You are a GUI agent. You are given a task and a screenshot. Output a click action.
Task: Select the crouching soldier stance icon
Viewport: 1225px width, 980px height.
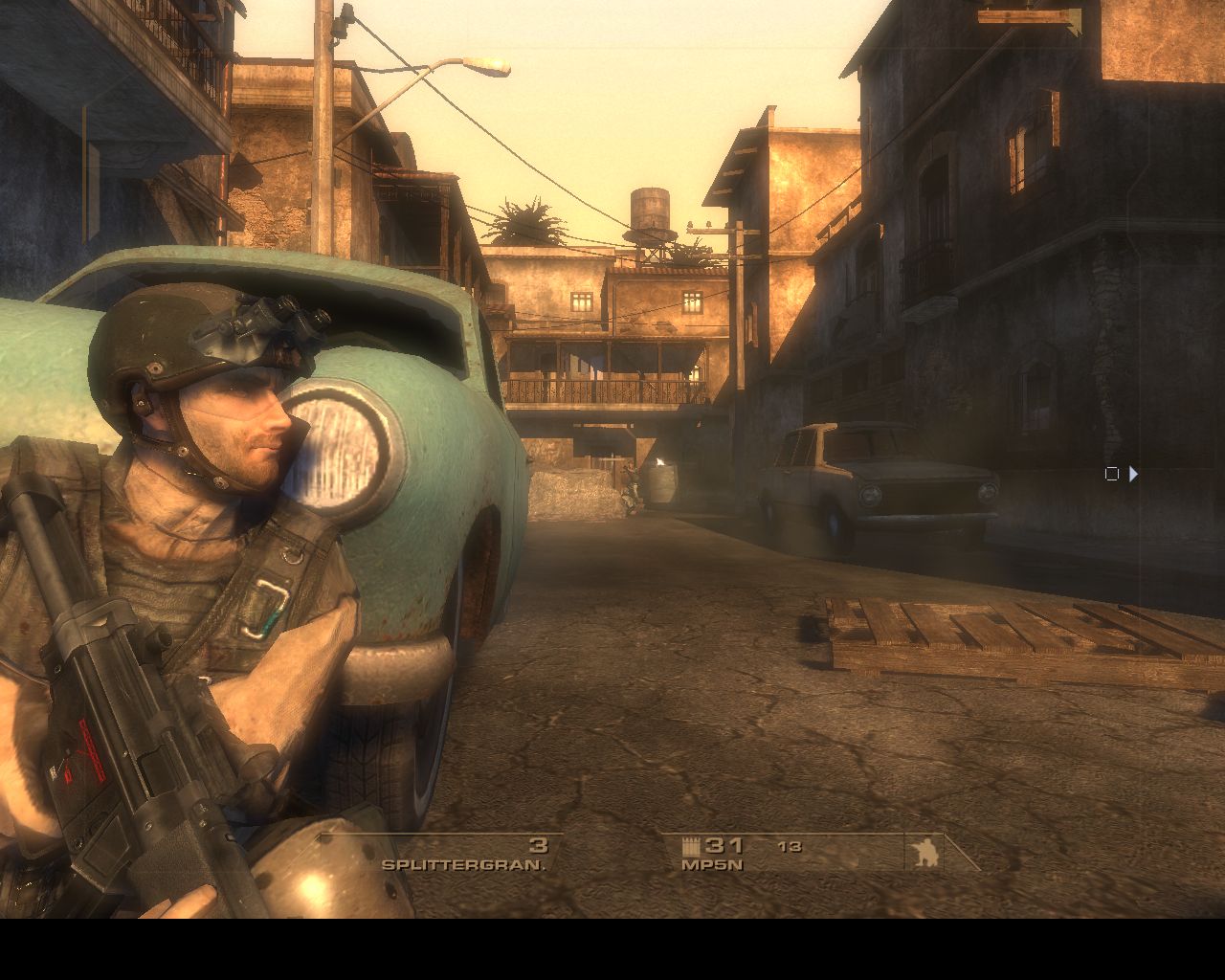pos(924,852)
